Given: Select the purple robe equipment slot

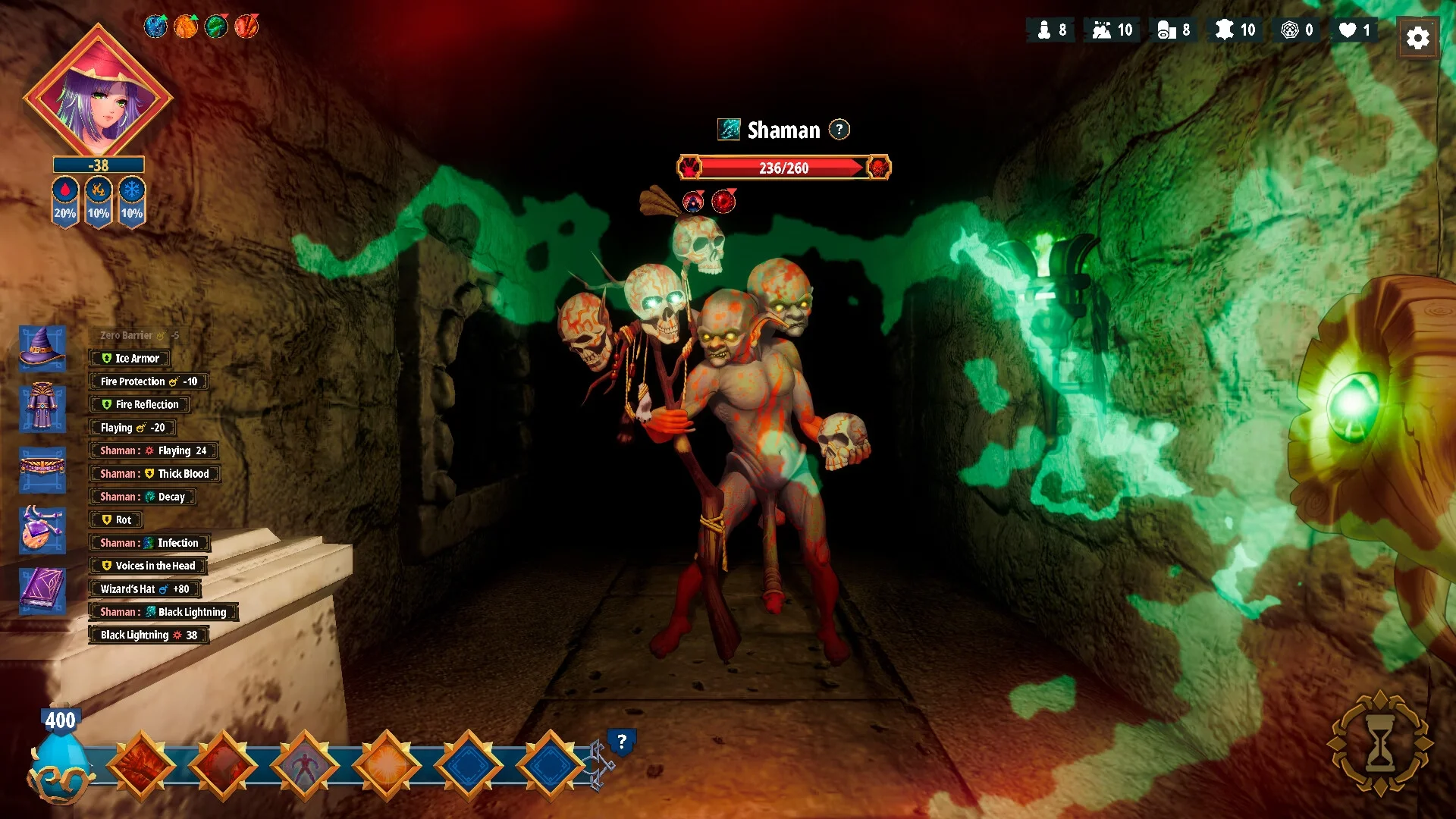Looking at the screenshot, I should tap(42, 408).
